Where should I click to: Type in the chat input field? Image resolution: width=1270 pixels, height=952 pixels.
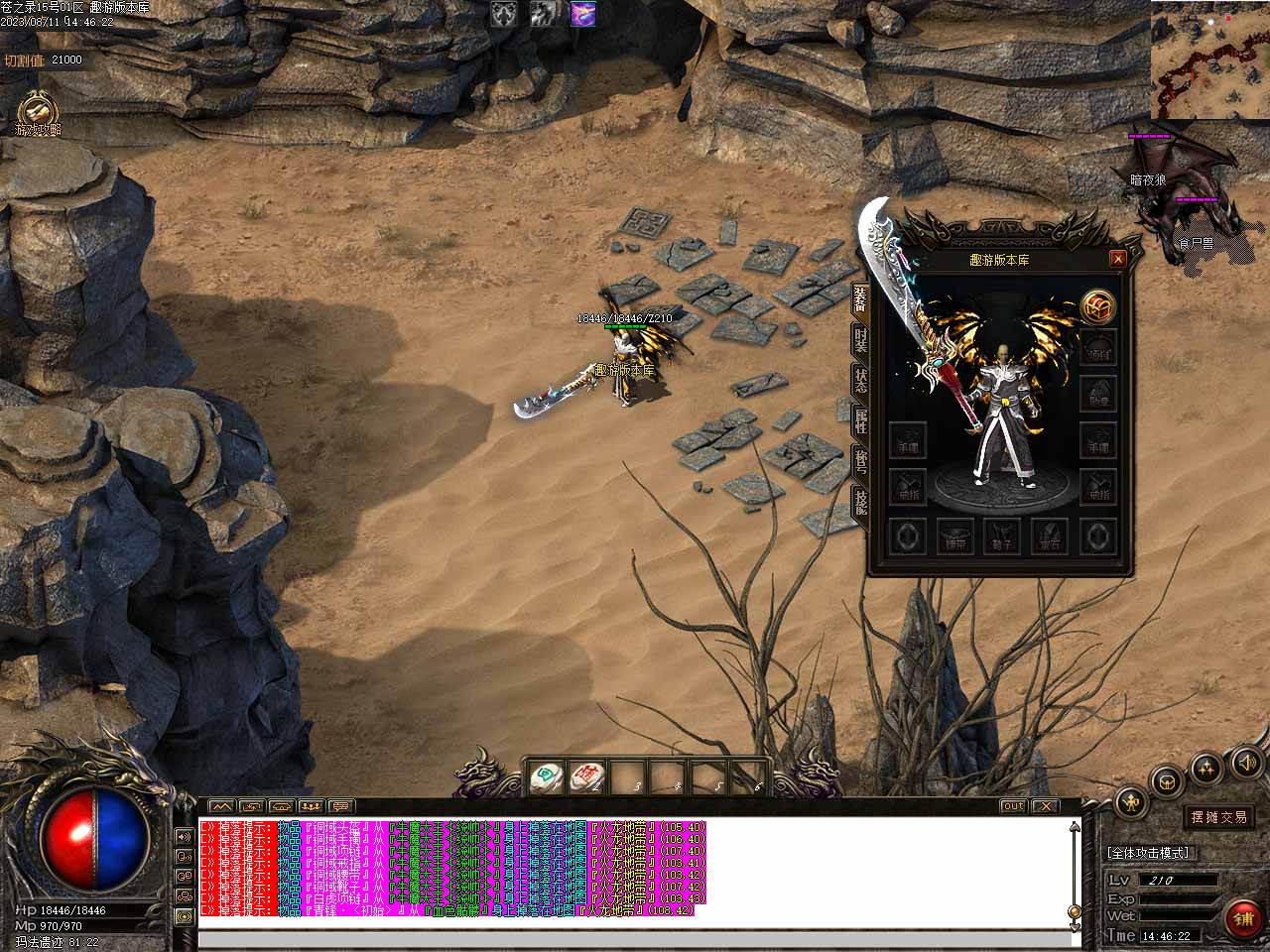(x=635, y=939)
